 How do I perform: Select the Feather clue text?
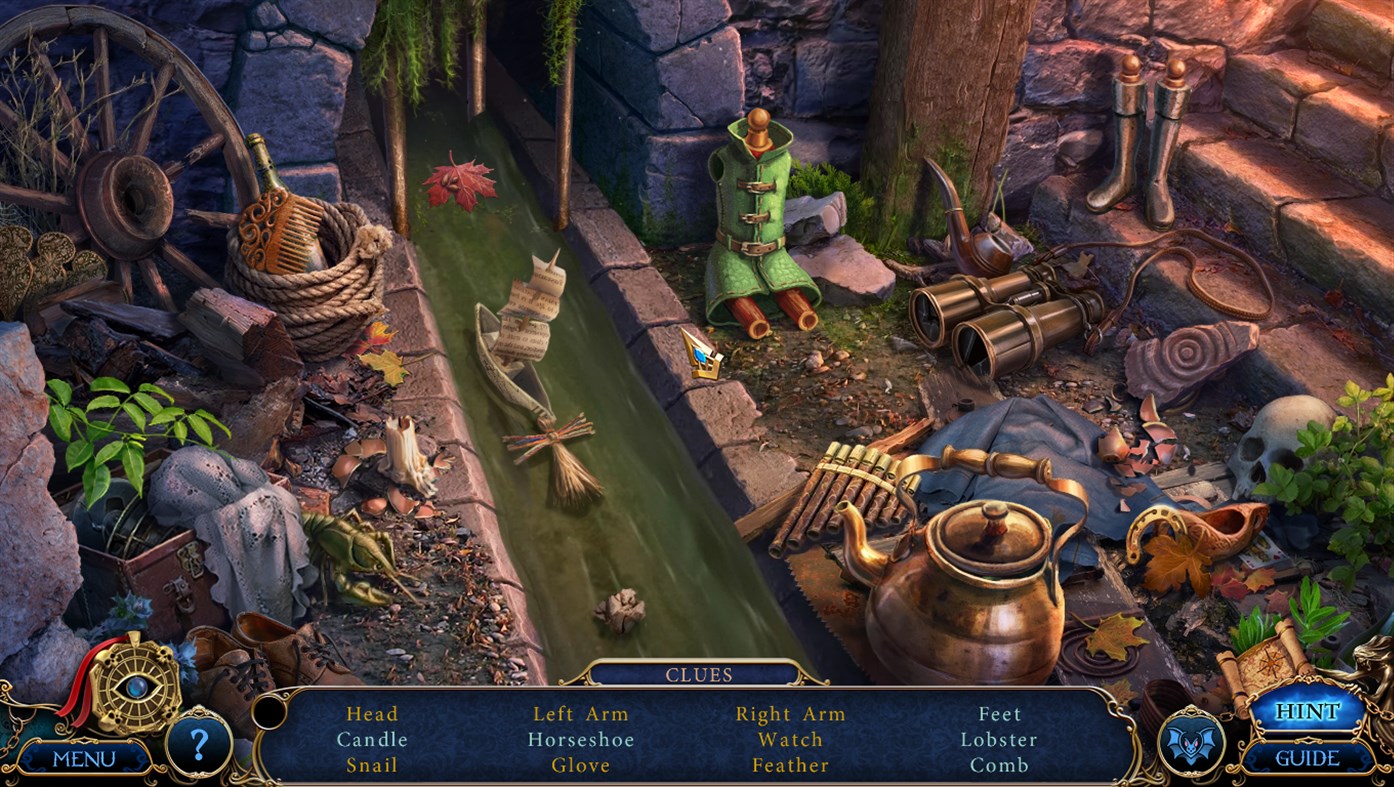click(x=790, y=764)
